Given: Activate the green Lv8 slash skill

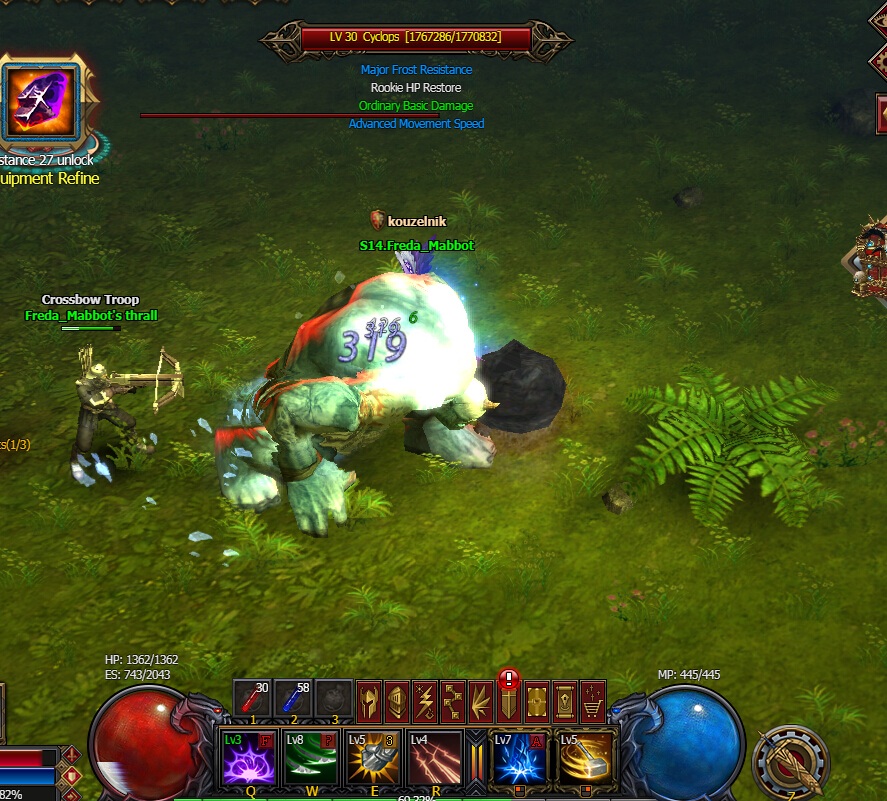Looking at the screenshot, I should (x=310, y=757).
